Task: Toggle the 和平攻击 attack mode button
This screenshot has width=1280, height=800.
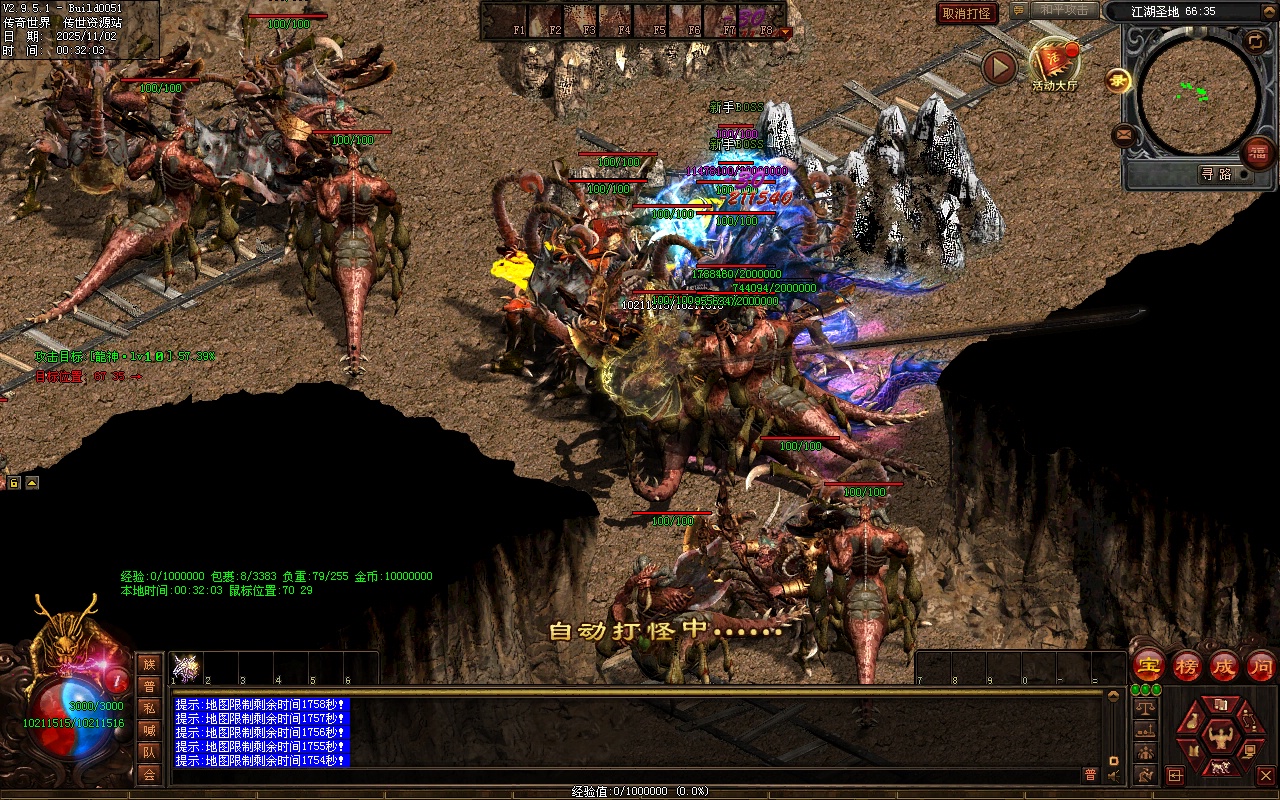Action: (1063, 11)
